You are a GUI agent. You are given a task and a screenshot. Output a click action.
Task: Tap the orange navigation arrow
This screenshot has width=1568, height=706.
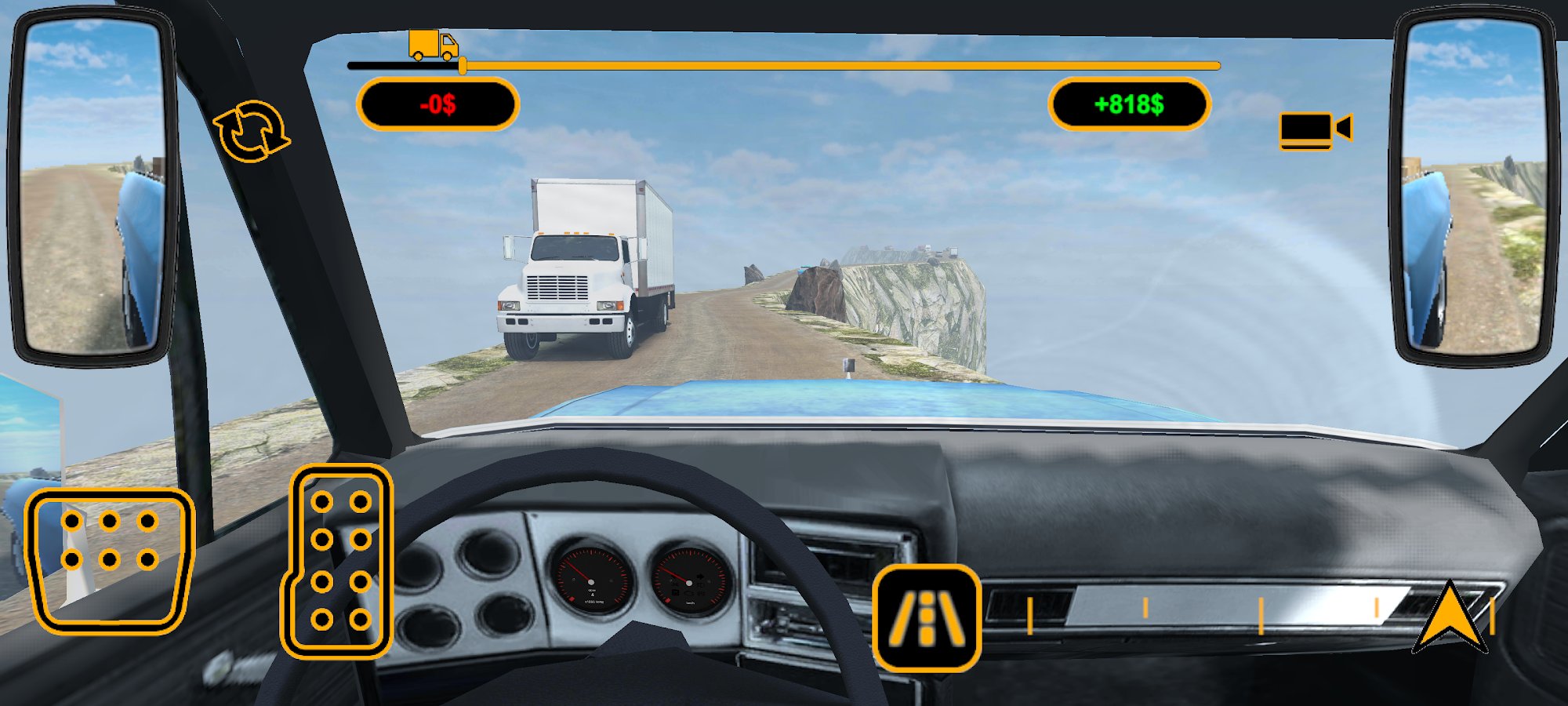point(1450,618)
